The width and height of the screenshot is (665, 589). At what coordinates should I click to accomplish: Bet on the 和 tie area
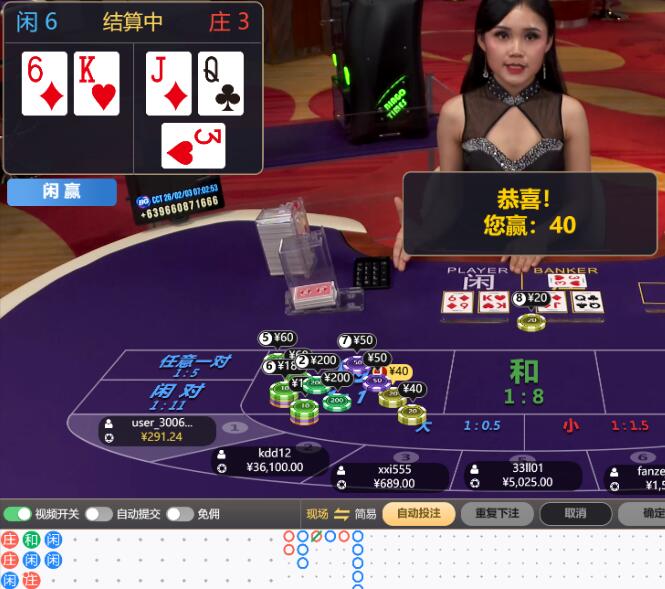524,380
